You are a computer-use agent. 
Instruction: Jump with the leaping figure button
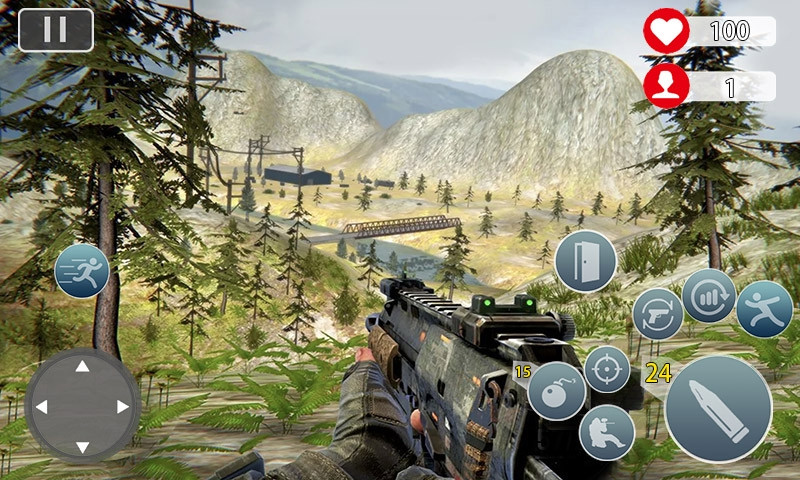[x=765, y=309]
